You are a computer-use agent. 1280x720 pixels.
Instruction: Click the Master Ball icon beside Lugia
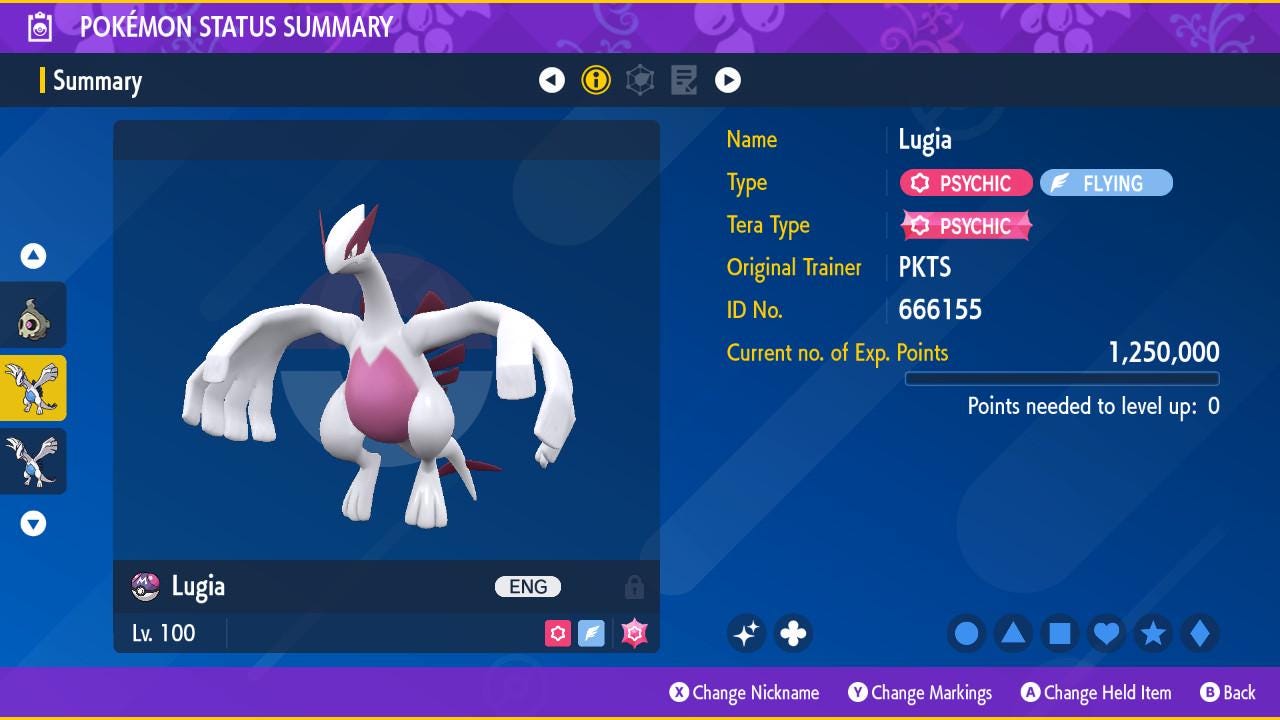click(x=146, y=587)
